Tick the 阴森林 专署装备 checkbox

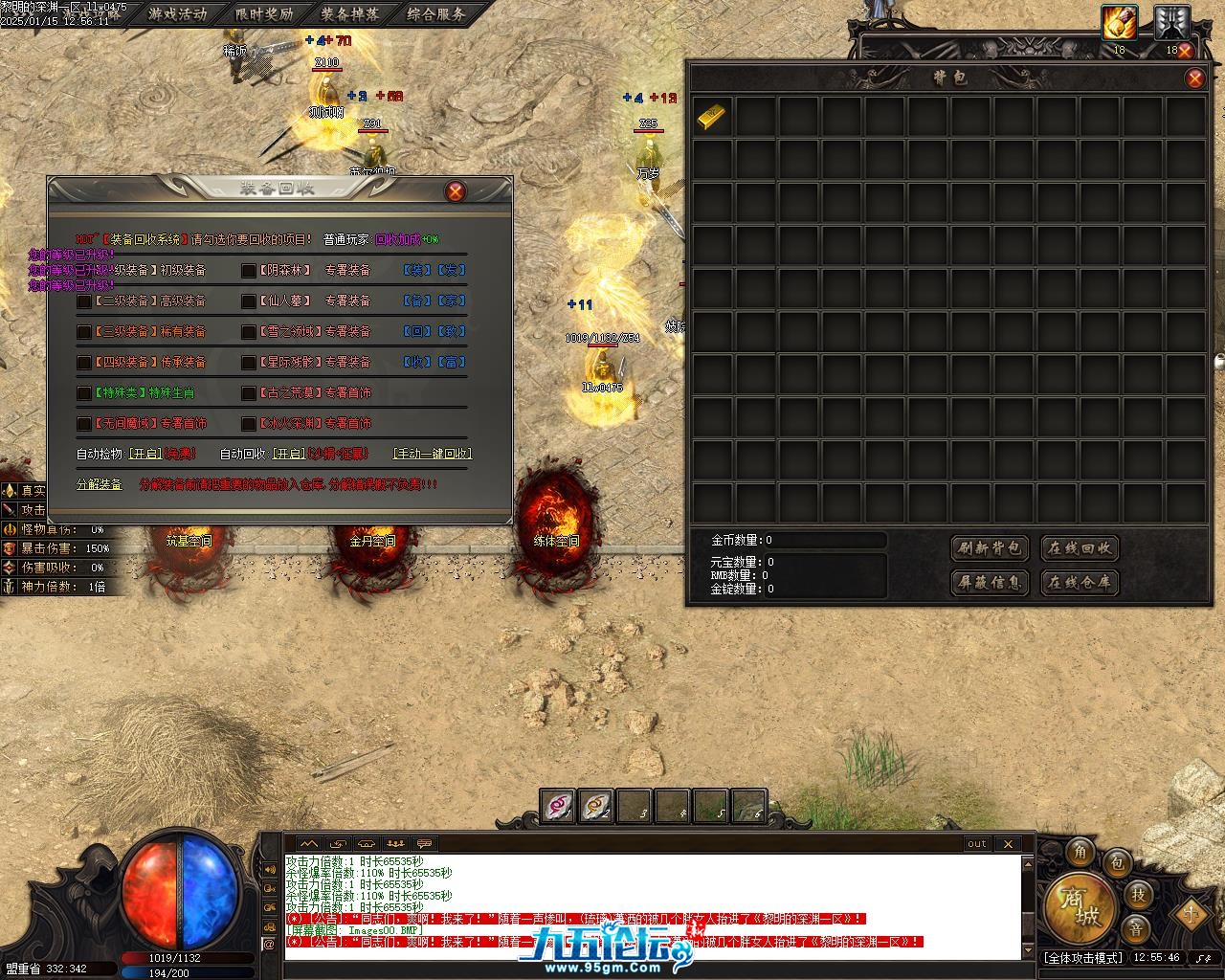(x=249, y=271)
